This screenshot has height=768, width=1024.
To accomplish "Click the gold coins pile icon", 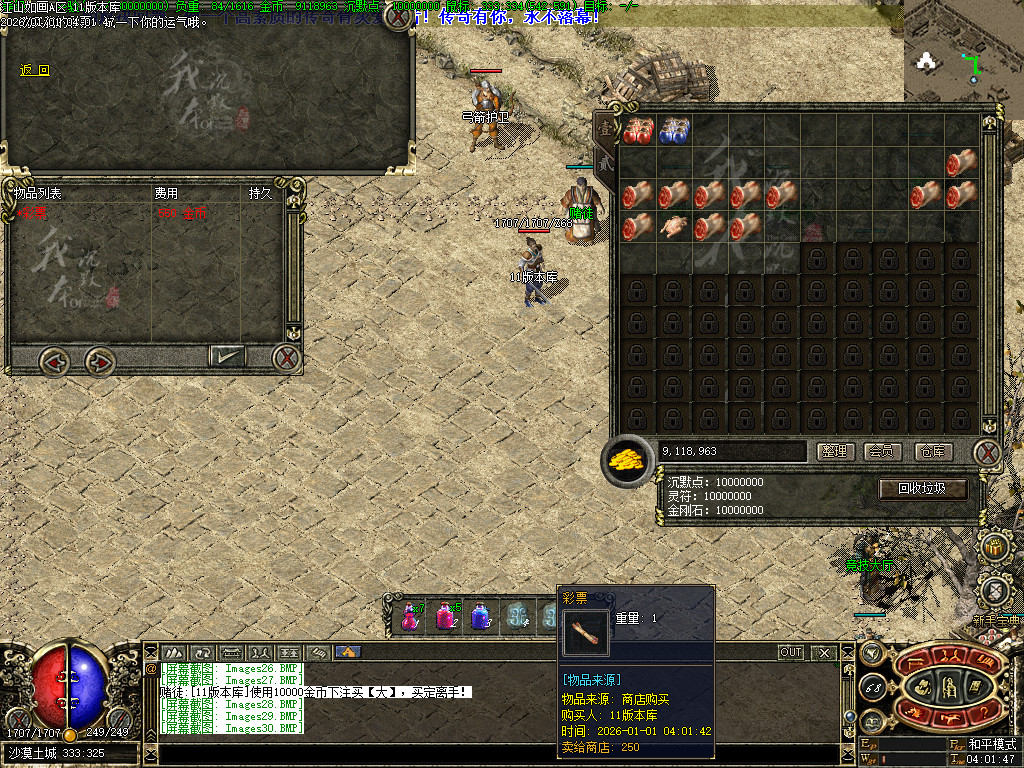I will pos(628,459).
